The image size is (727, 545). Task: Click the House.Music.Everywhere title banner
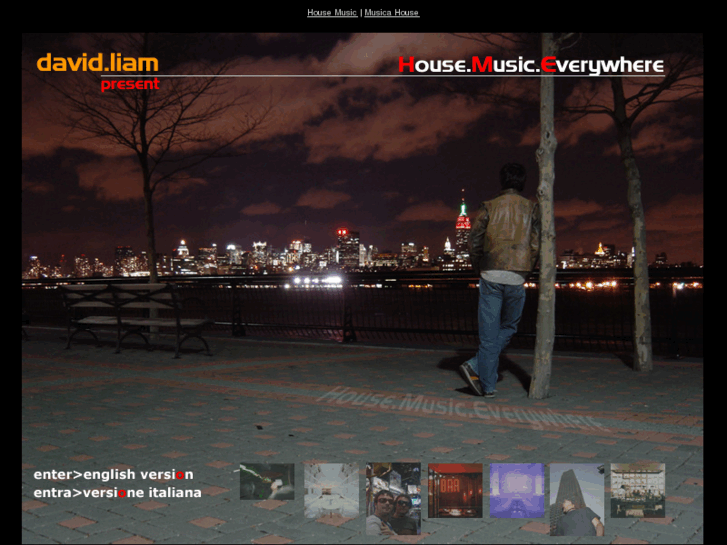pos(530,65)
